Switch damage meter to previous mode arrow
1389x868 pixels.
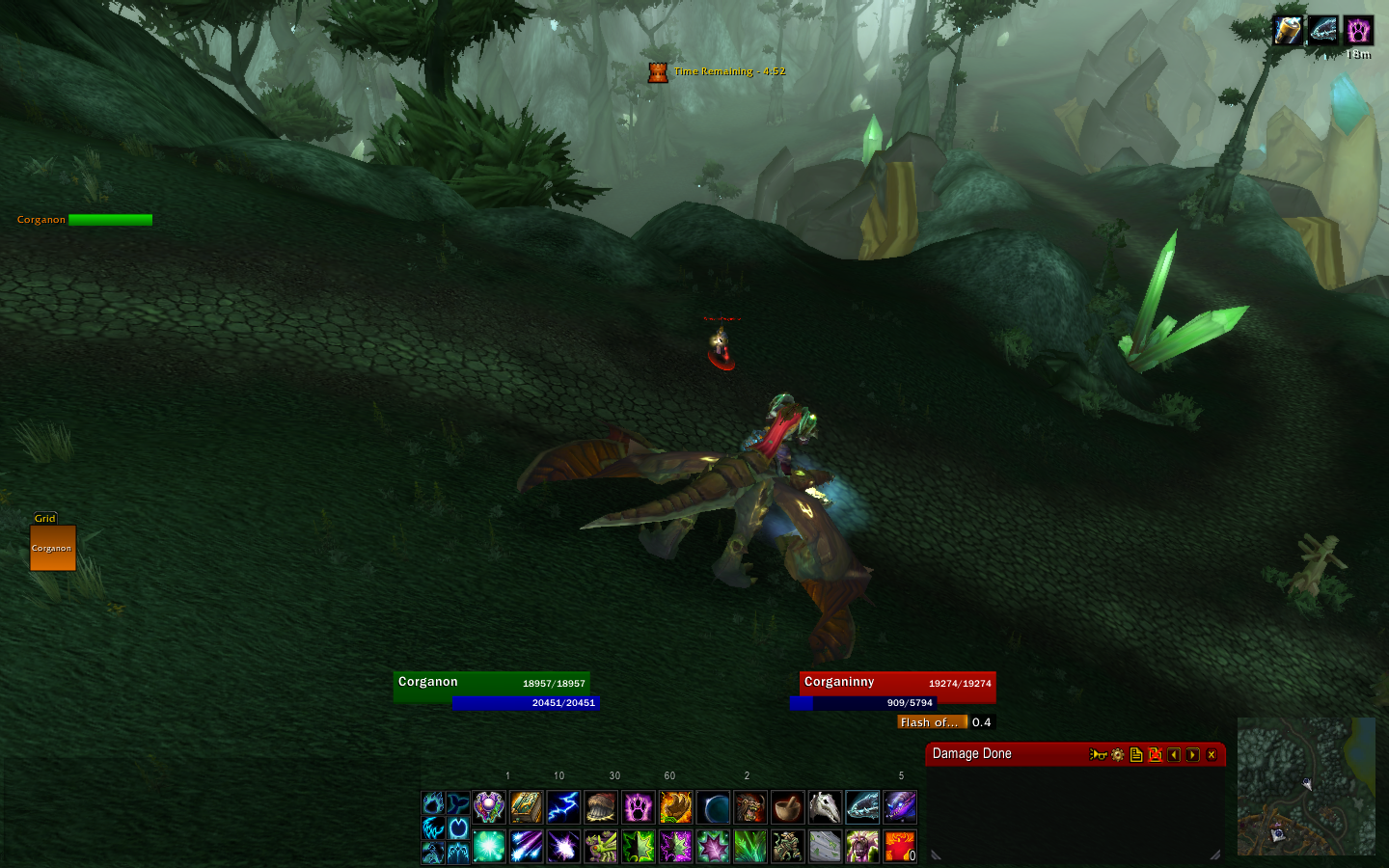click(1174, 755)
